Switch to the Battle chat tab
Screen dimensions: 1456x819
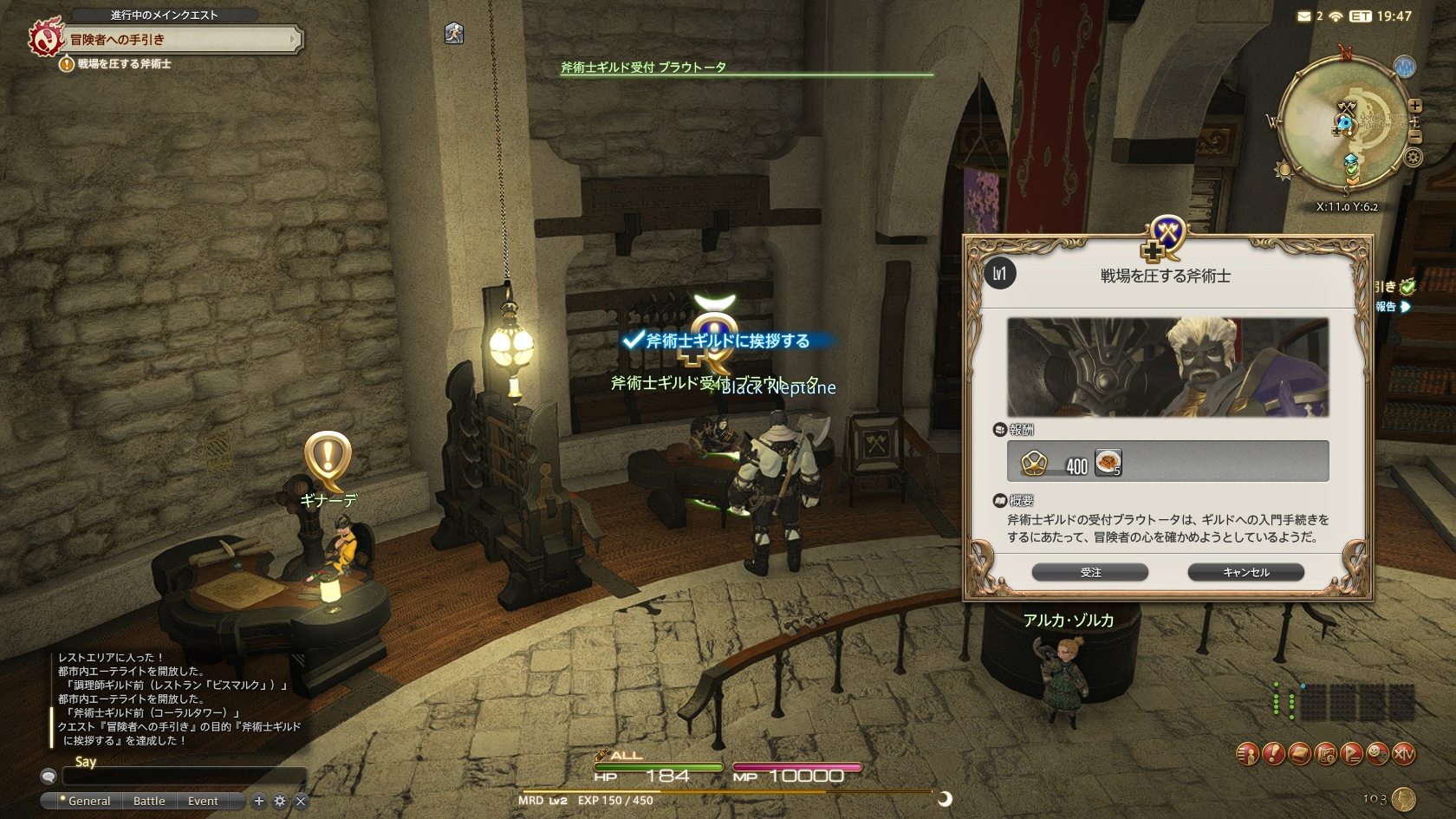tap(149, 801)
